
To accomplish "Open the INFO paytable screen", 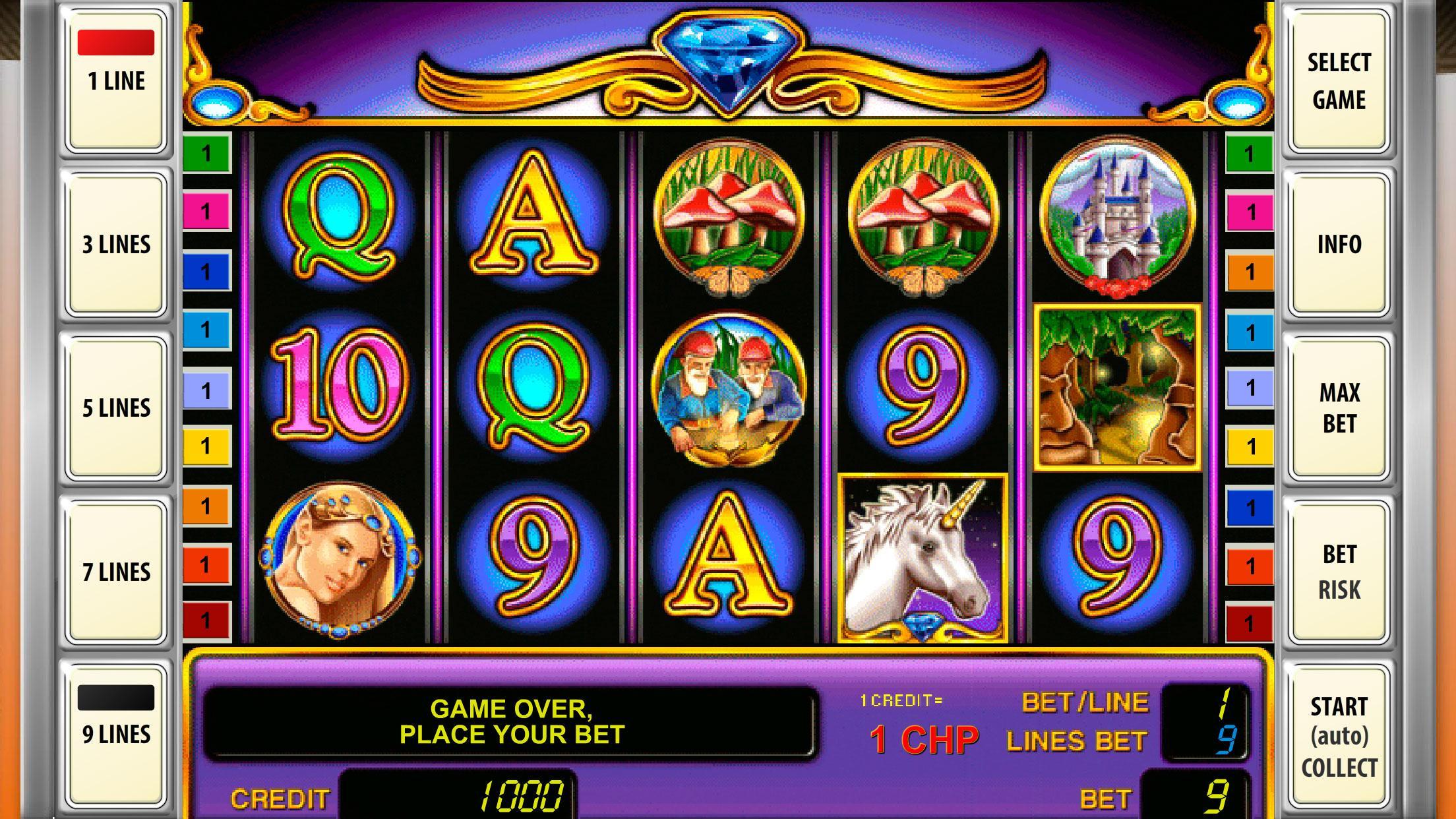I will [1341, 244].
